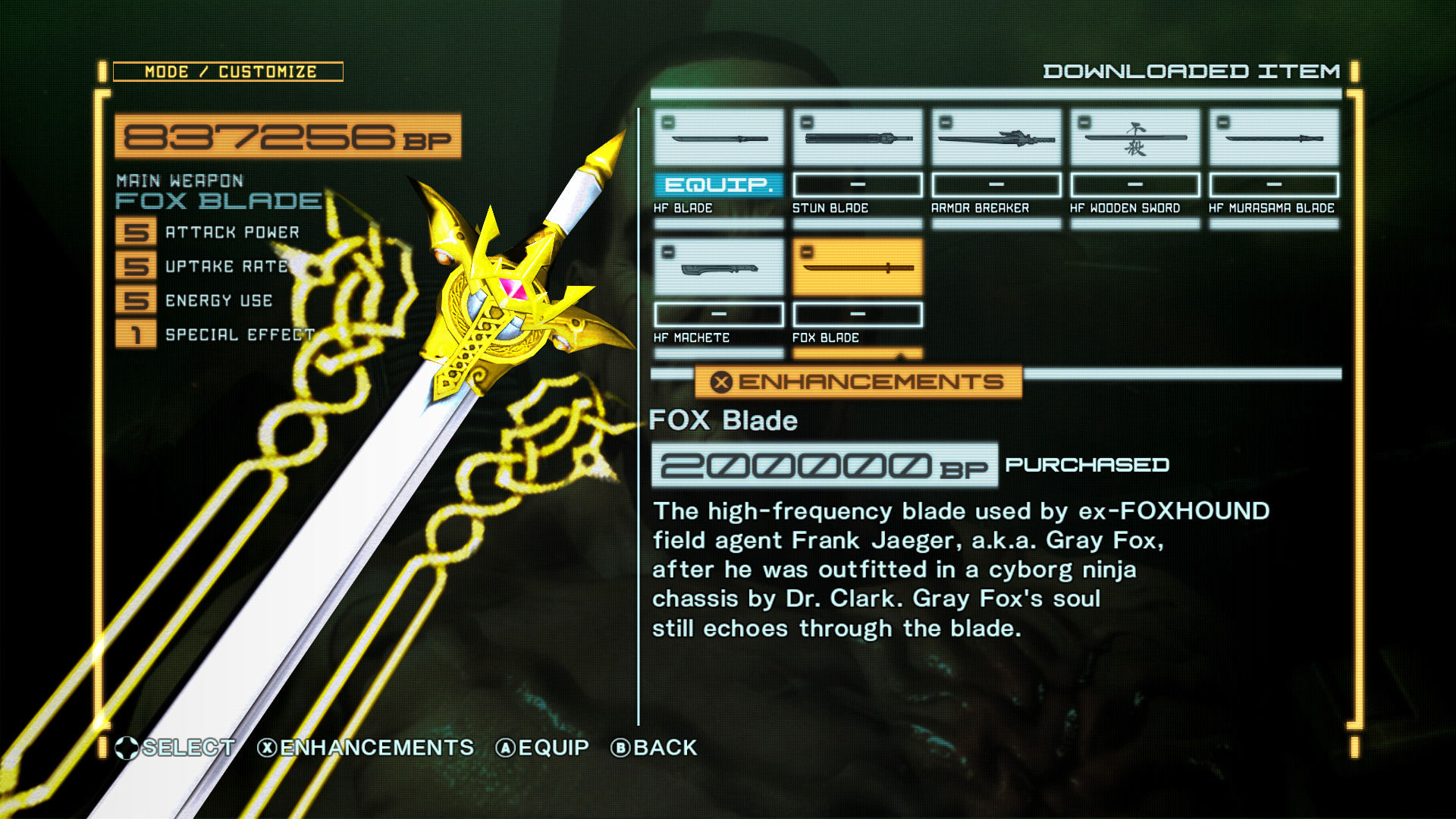Image resolution: width=1456 pixels, height=819 pixels.
Task: Expand the HF Murasama Blade slot
Action: pos(1273,184)
